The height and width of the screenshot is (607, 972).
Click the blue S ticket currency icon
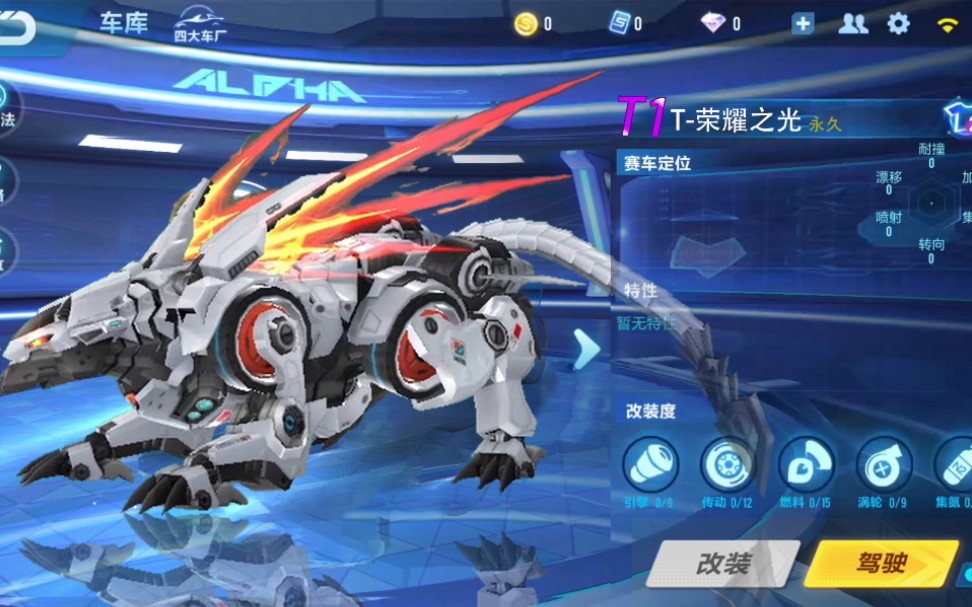(620, 24)
